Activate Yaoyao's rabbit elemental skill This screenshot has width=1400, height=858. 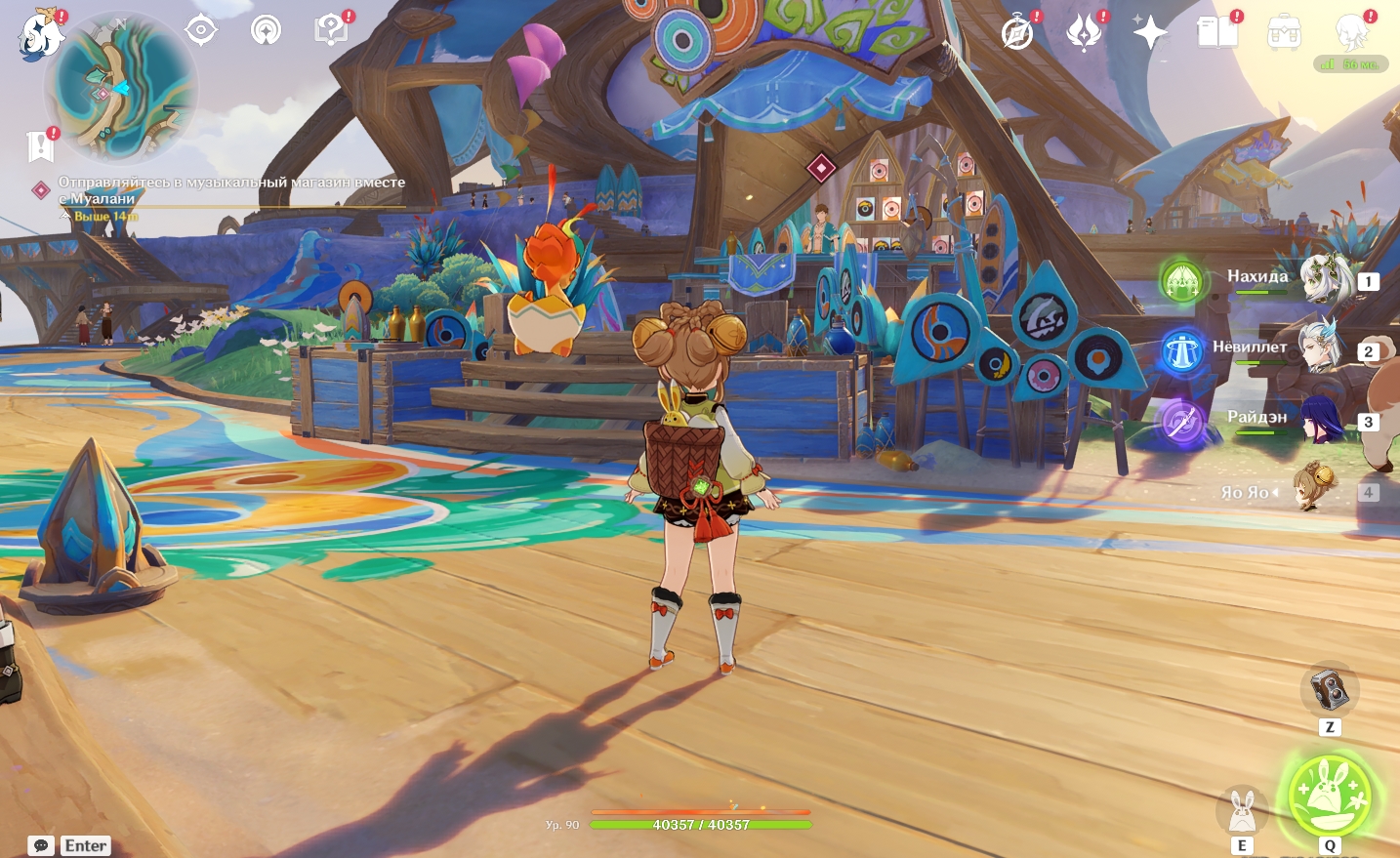[x=1242, y=810]
